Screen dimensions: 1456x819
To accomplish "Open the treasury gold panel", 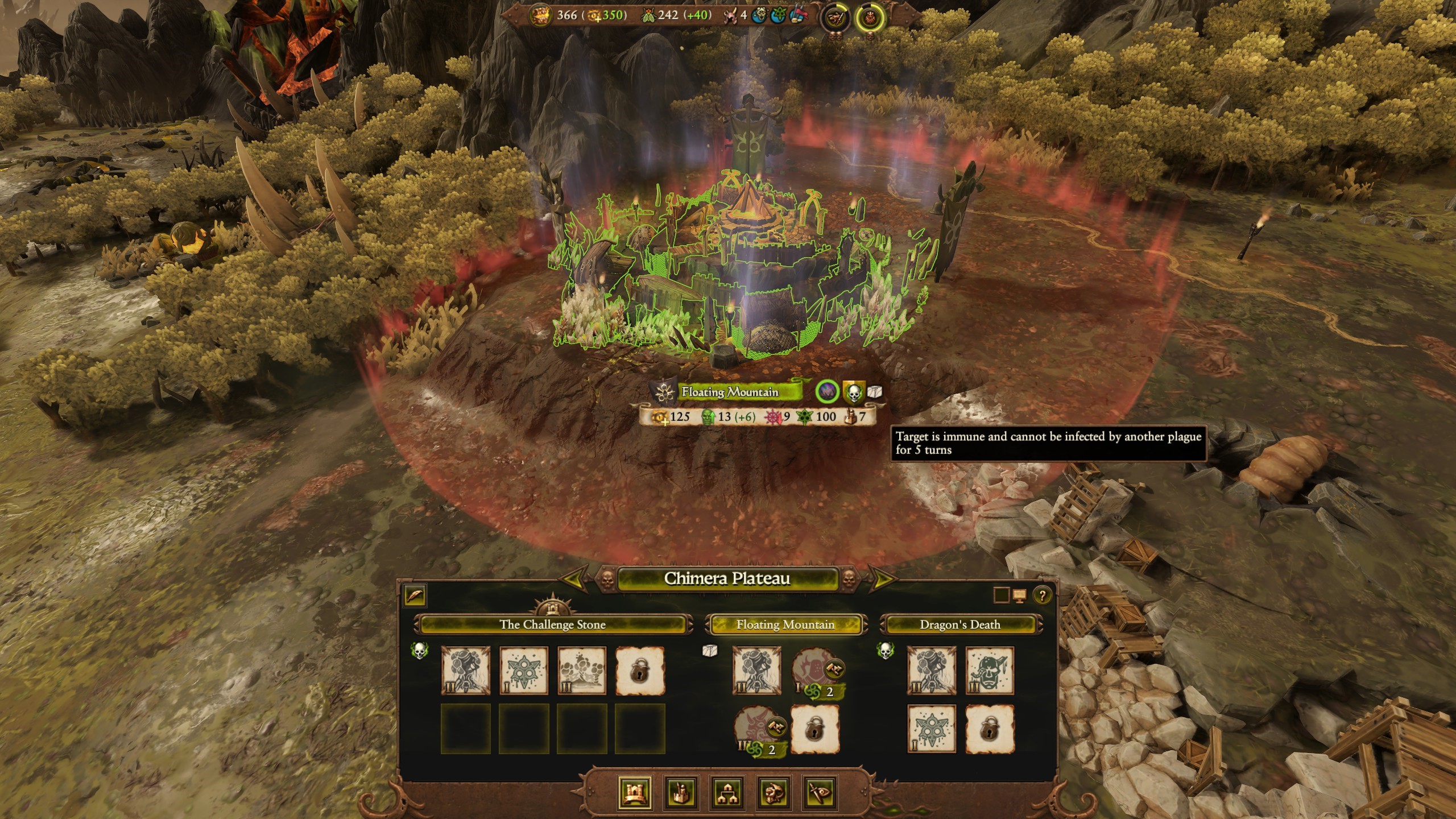I will [x=540, y=16].
